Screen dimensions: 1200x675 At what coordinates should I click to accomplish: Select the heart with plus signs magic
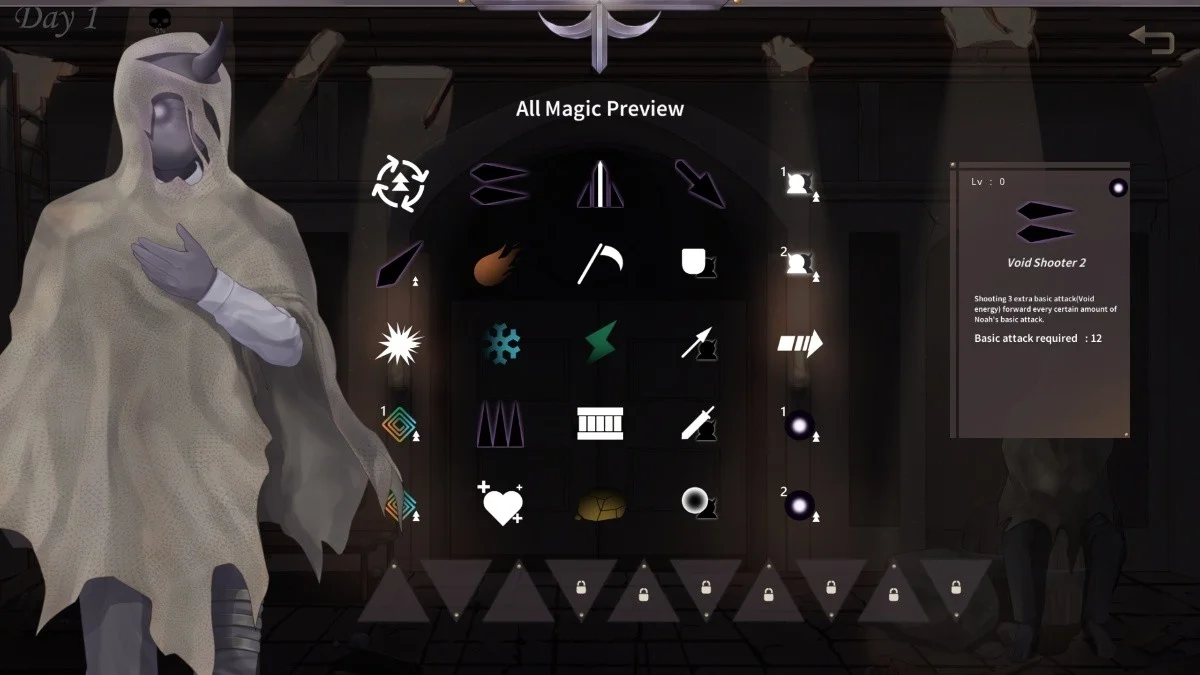[500, 503]
